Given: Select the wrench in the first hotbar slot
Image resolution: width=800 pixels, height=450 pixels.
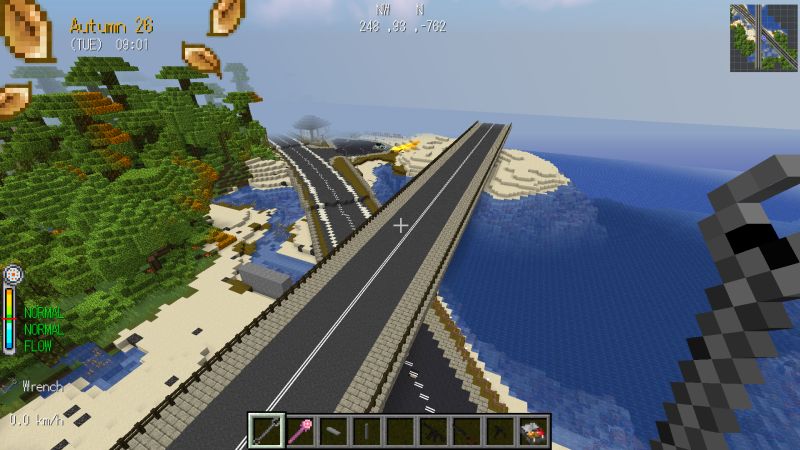Looking at the screenshot, I should click(266, 431).
